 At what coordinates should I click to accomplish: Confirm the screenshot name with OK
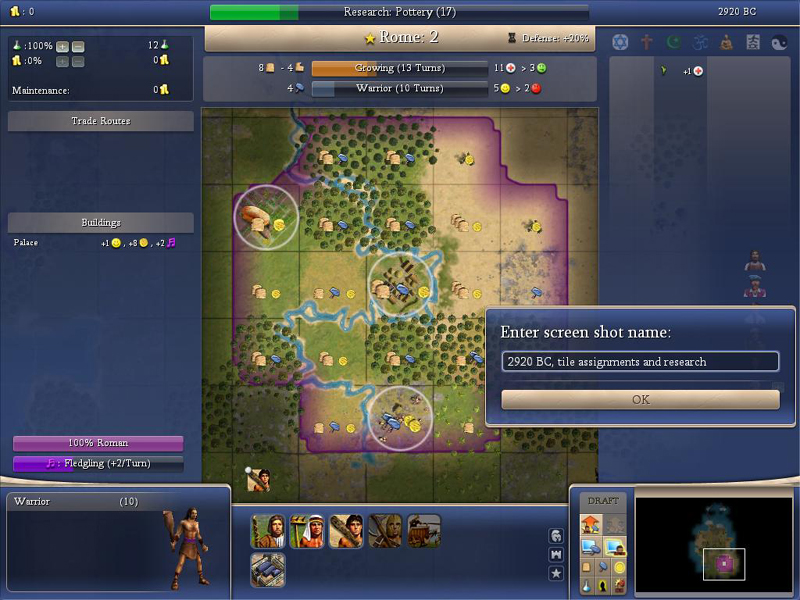click(x=640, y=399)
